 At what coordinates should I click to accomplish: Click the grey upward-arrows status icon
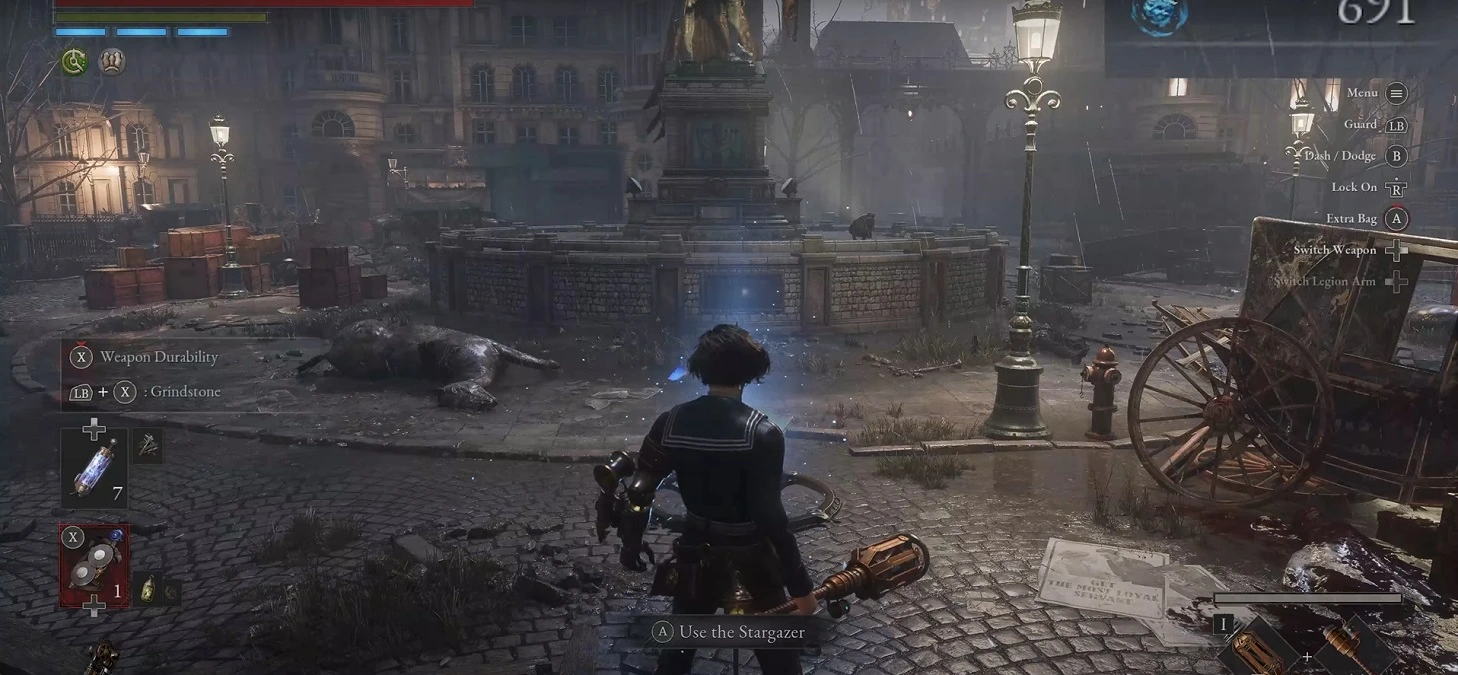pyautogui.click(x=112, y=62)
